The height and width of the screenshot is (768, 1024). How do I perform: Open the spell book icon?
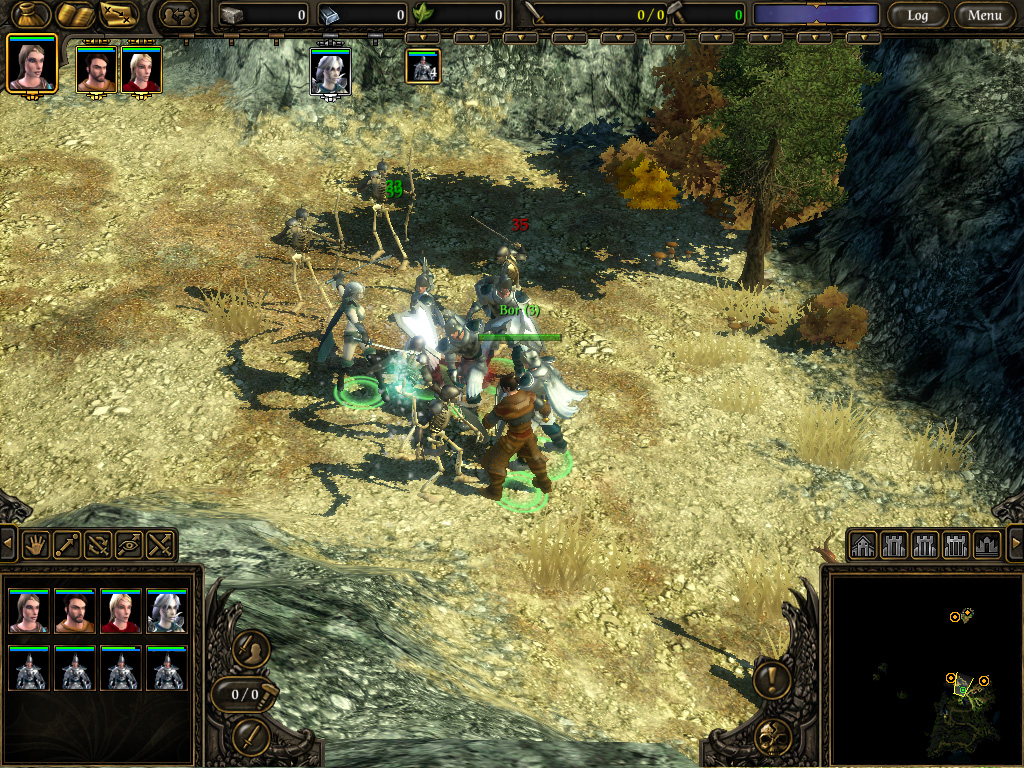(x=75, y=15)
